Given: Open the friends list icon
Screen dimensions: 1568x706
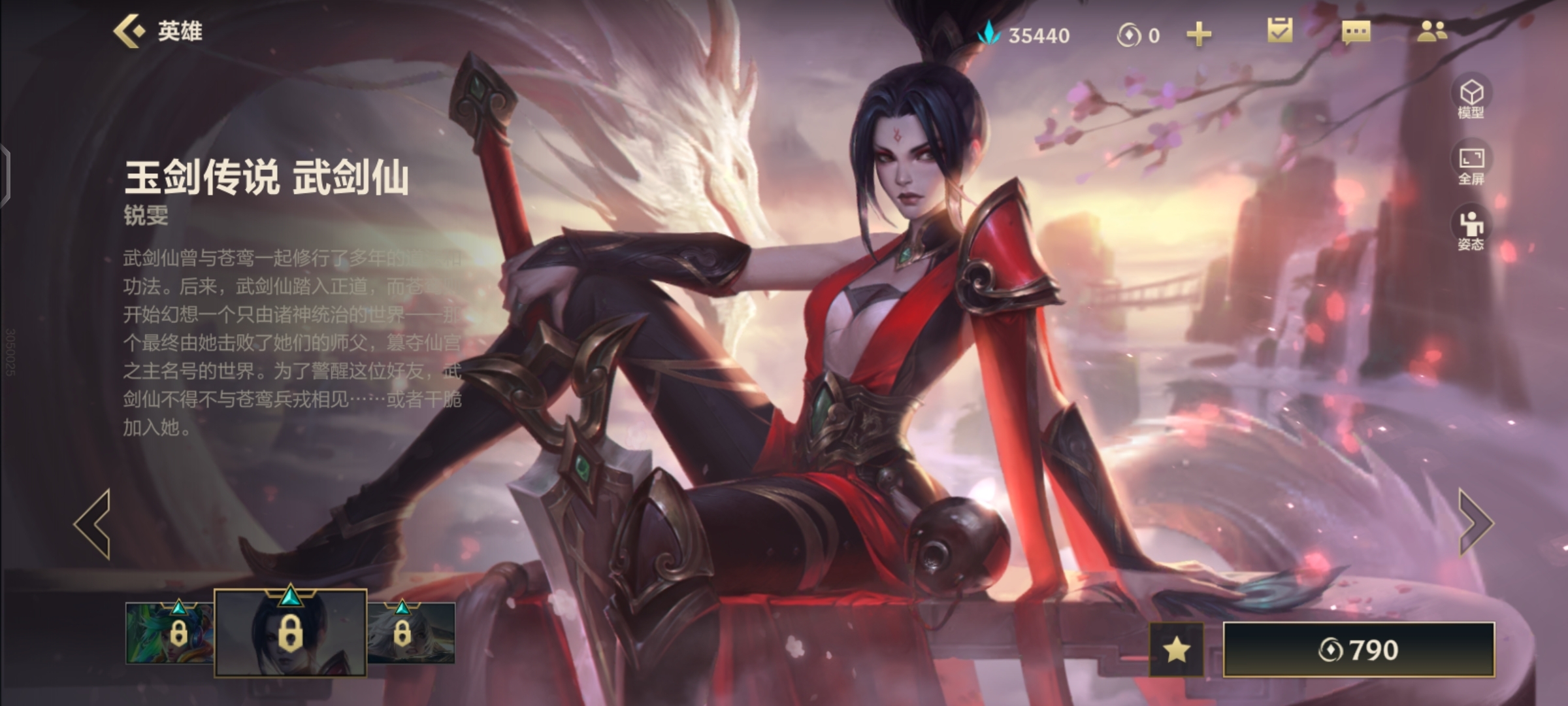Looking at the screenshot, I should [x=1431, y=31].
